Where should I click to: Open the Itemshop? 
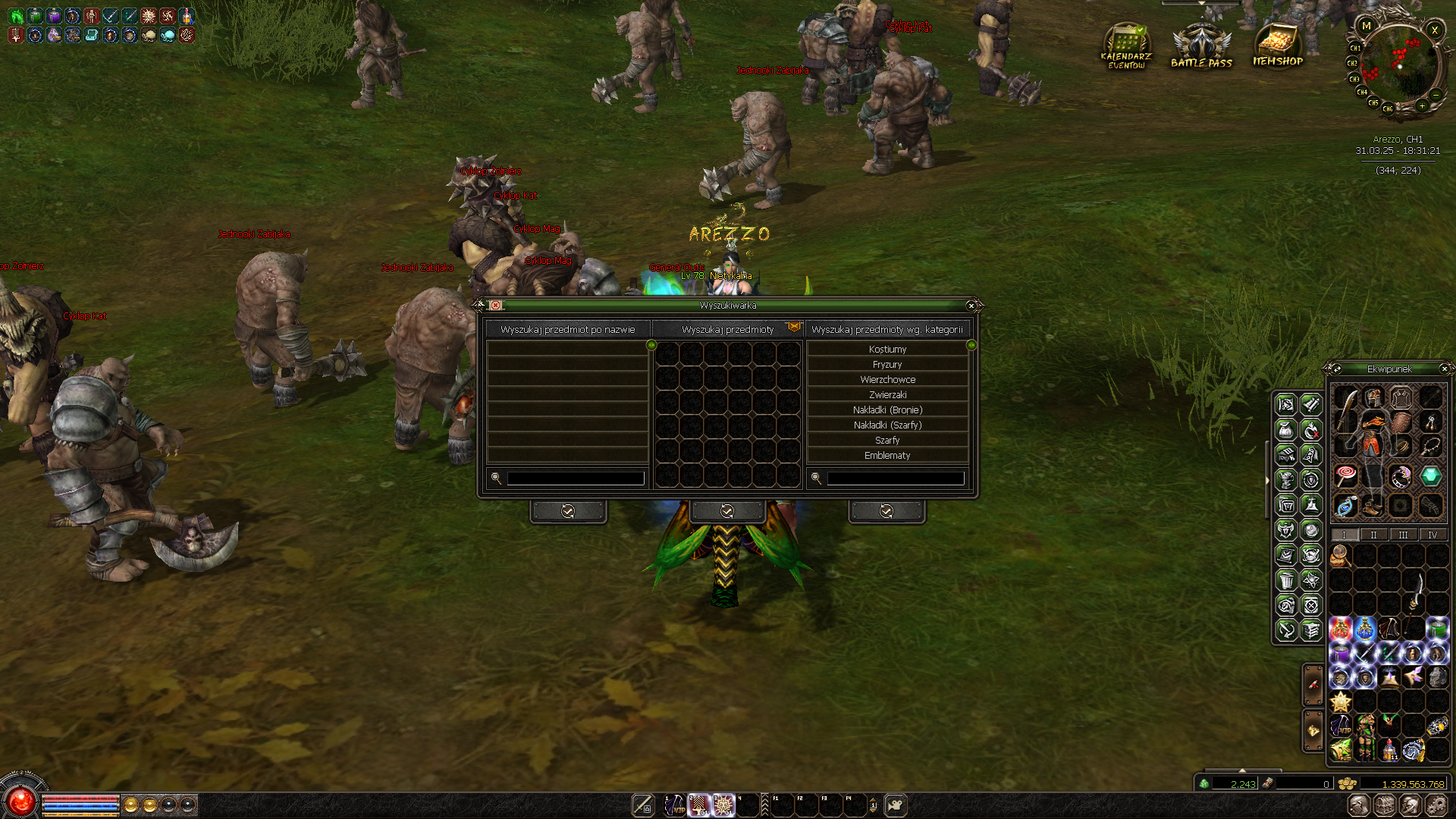[x=1278, y=47]
